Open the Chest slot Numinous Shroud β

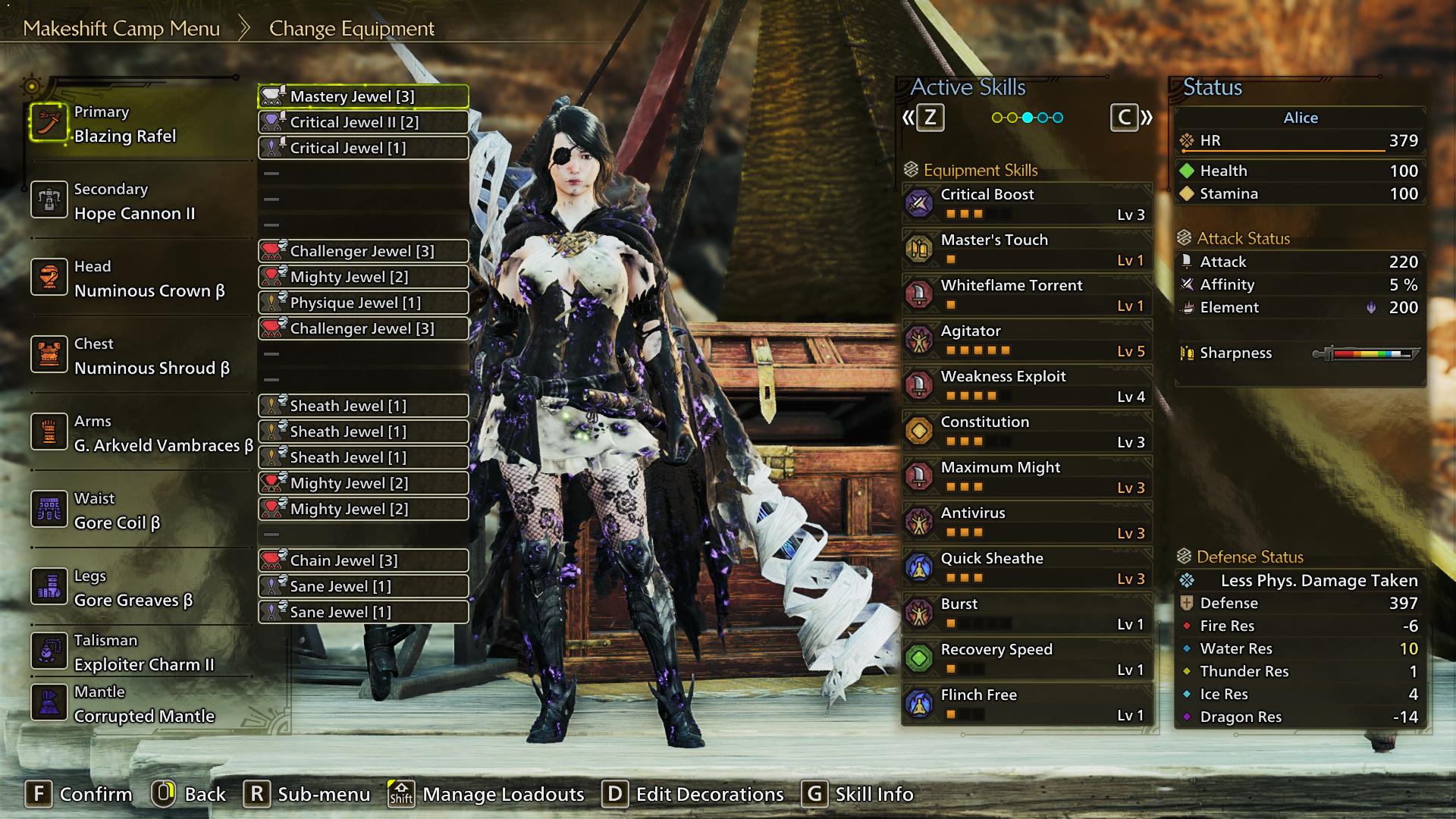(152, 356)
